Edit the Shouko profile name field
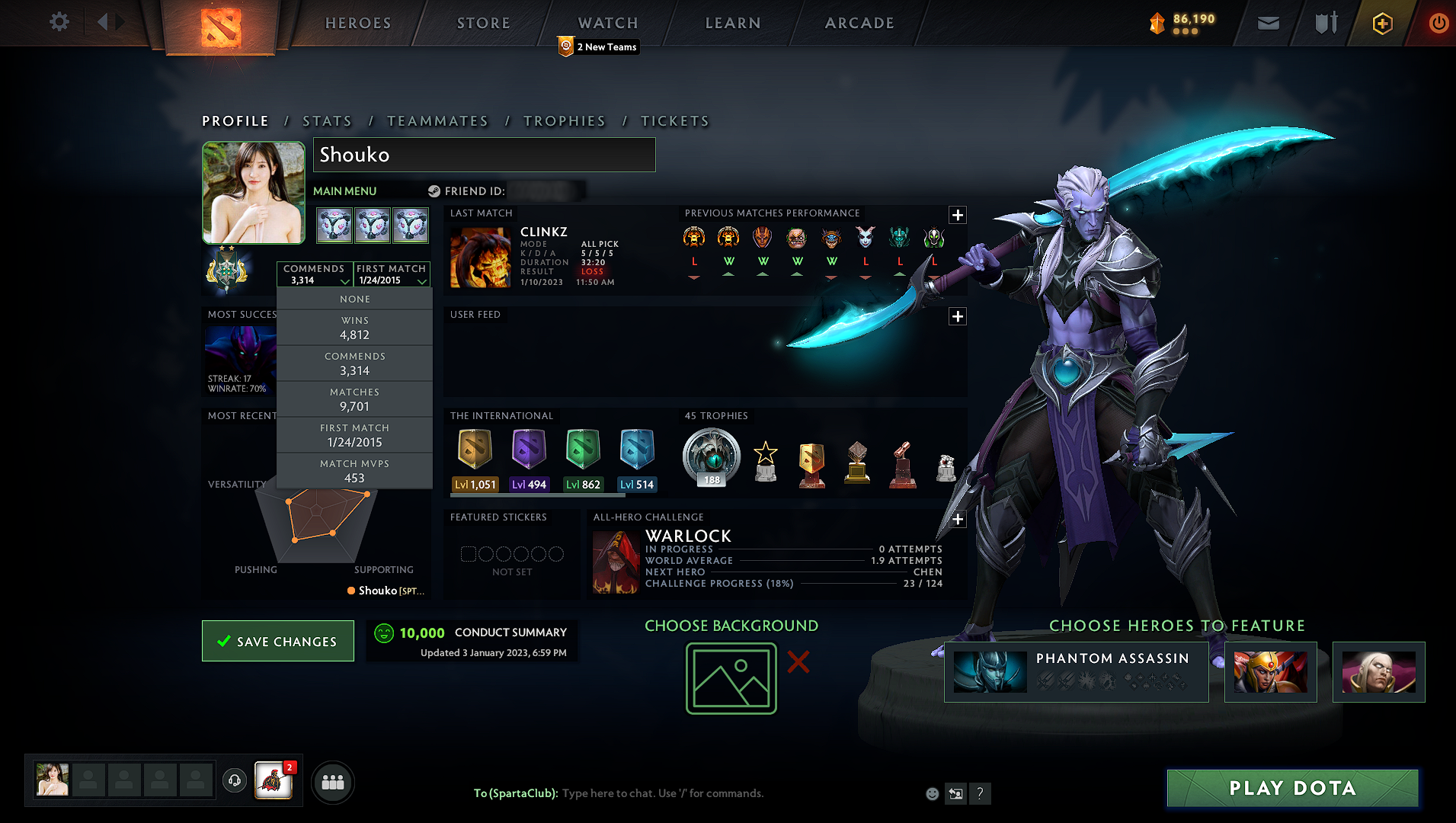This screenshot has height=823, width=1456. 484,155
